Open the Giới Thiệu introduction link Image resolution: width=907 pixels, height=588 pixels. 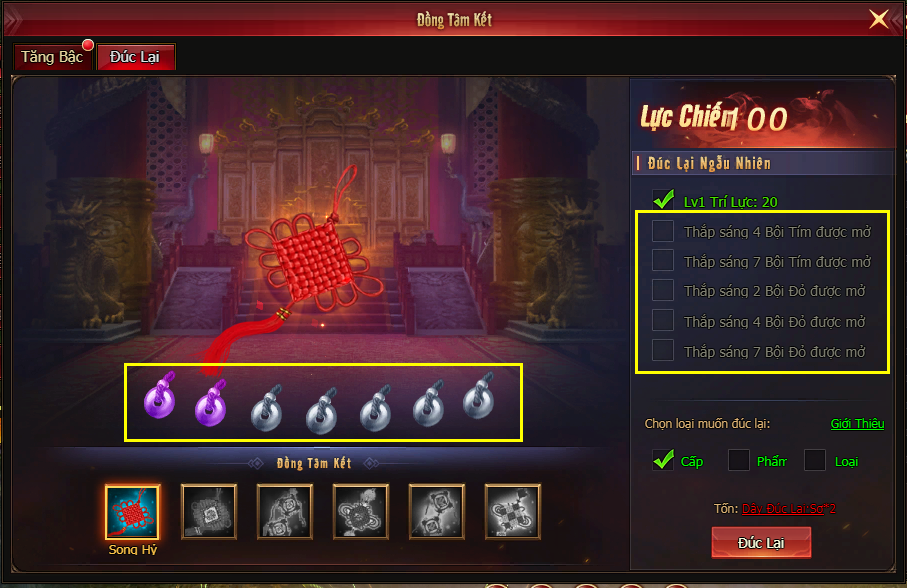pyautogui.click(x=857, y=423)
